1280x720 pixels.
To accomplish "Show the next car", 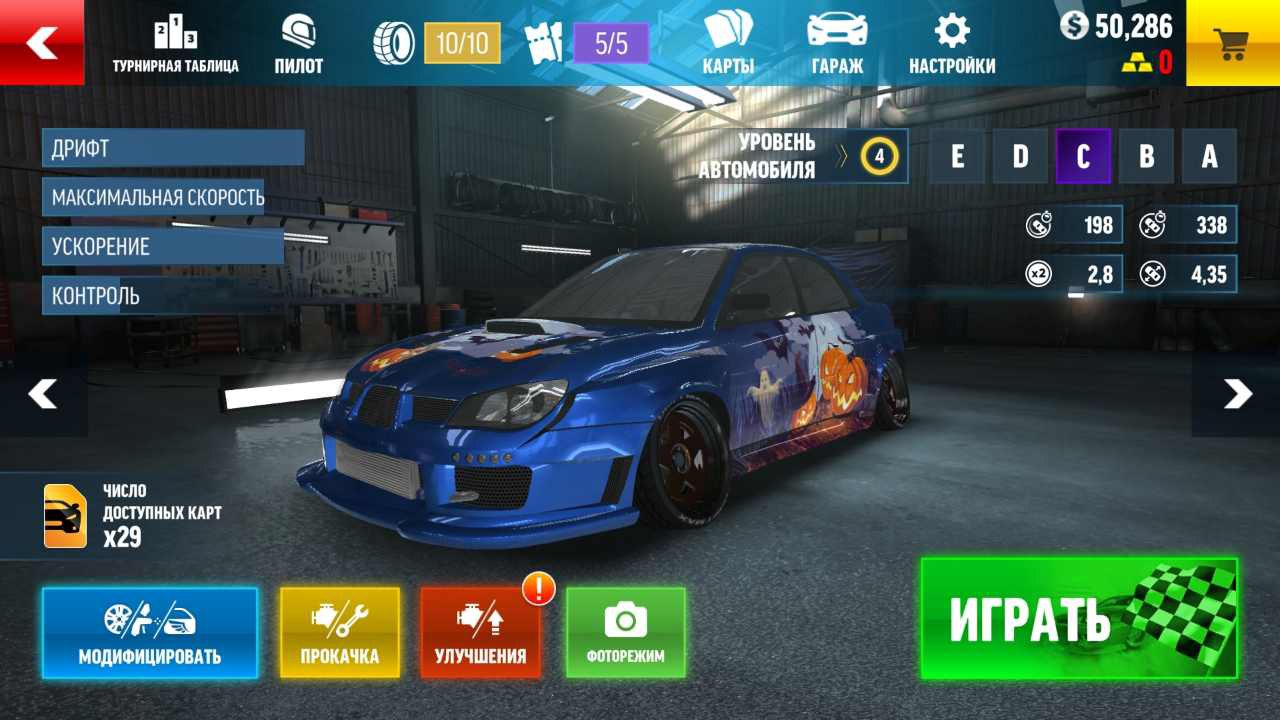I will (1237, 394).
